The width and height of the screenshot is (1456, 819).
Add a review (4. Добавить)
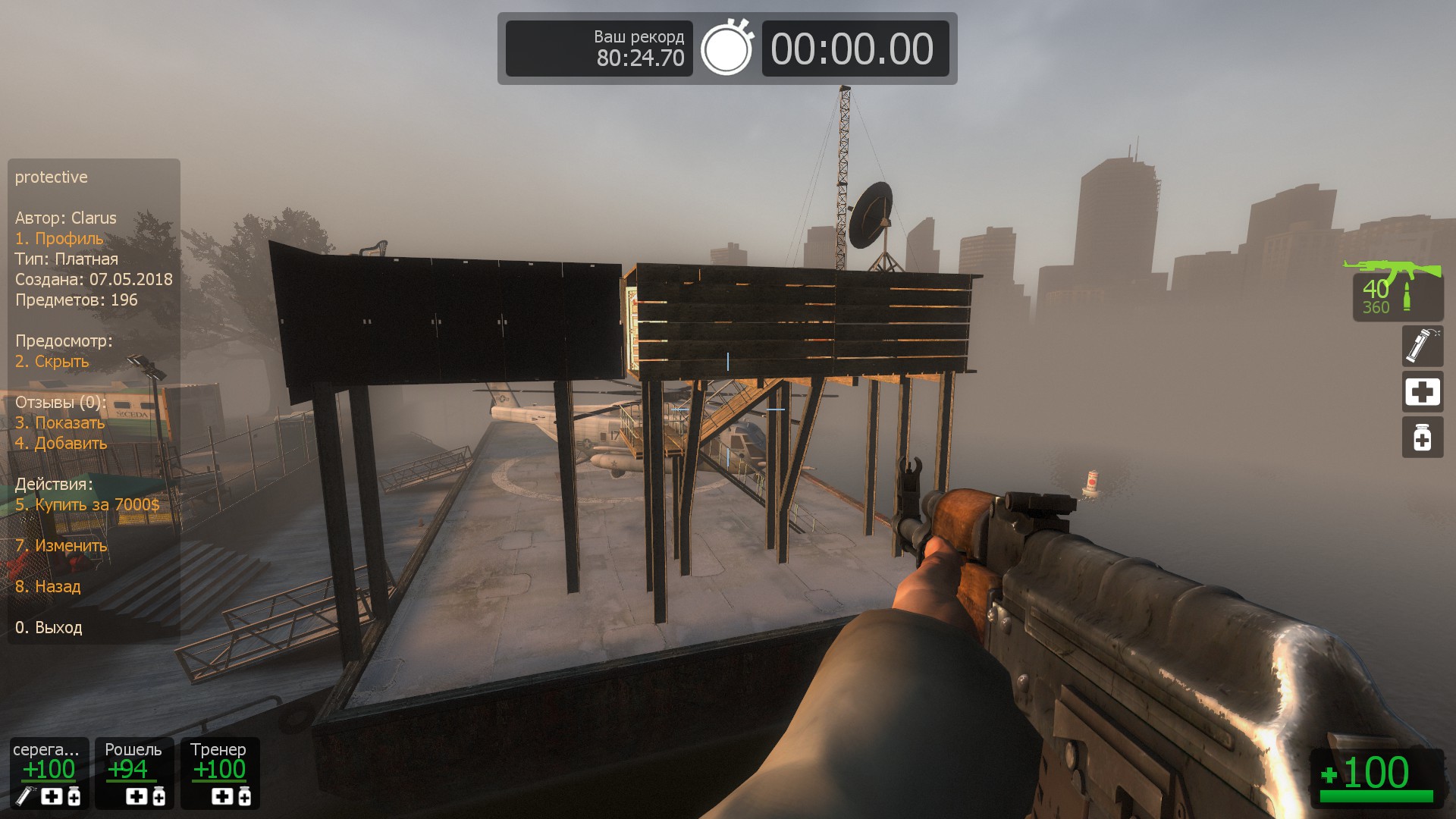tap(61, 444)
